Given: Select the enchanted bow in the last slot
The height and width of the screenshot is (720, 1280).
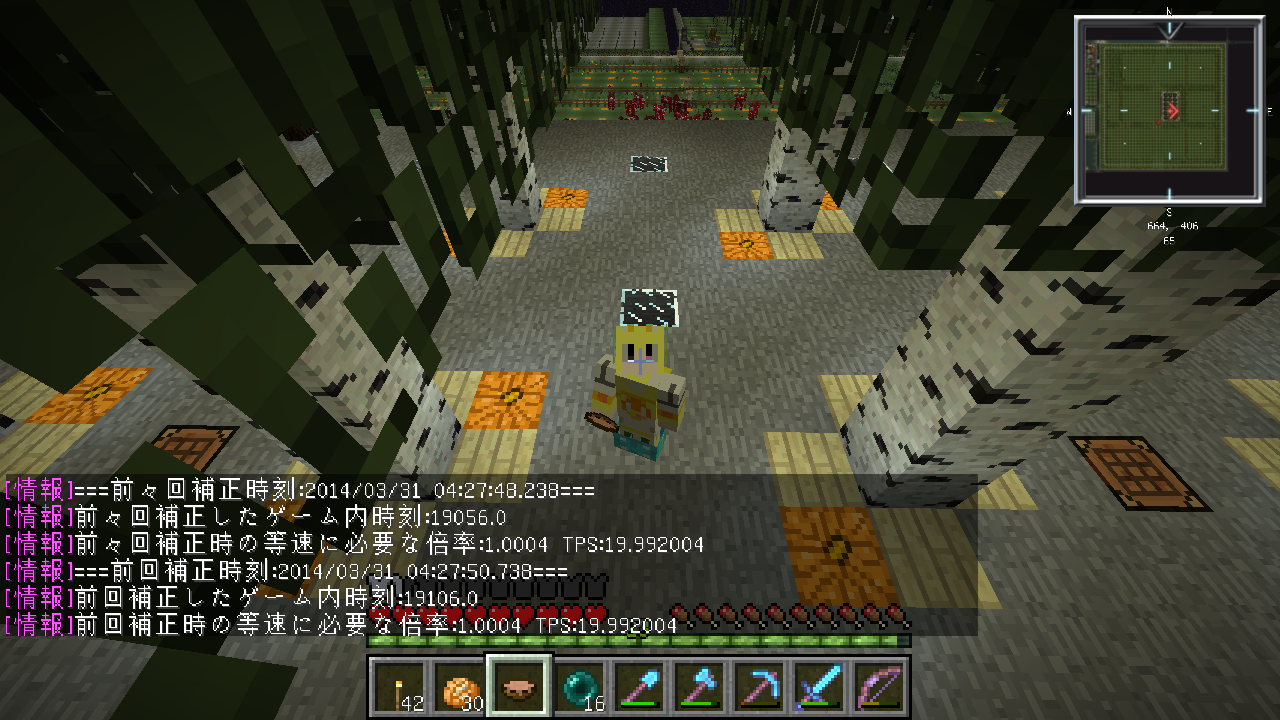Looking at the screenshot, I should point(878,688).
